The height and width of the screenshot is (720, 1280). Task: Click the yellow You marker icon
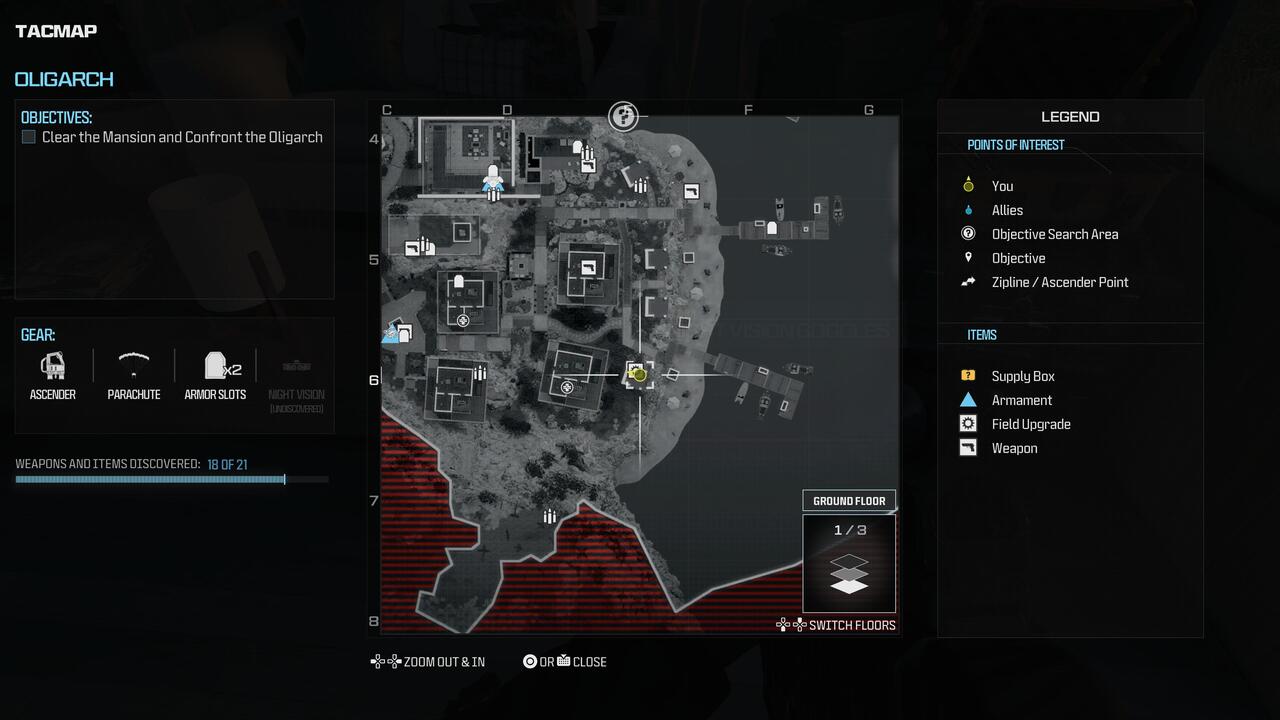click(967, 185)
